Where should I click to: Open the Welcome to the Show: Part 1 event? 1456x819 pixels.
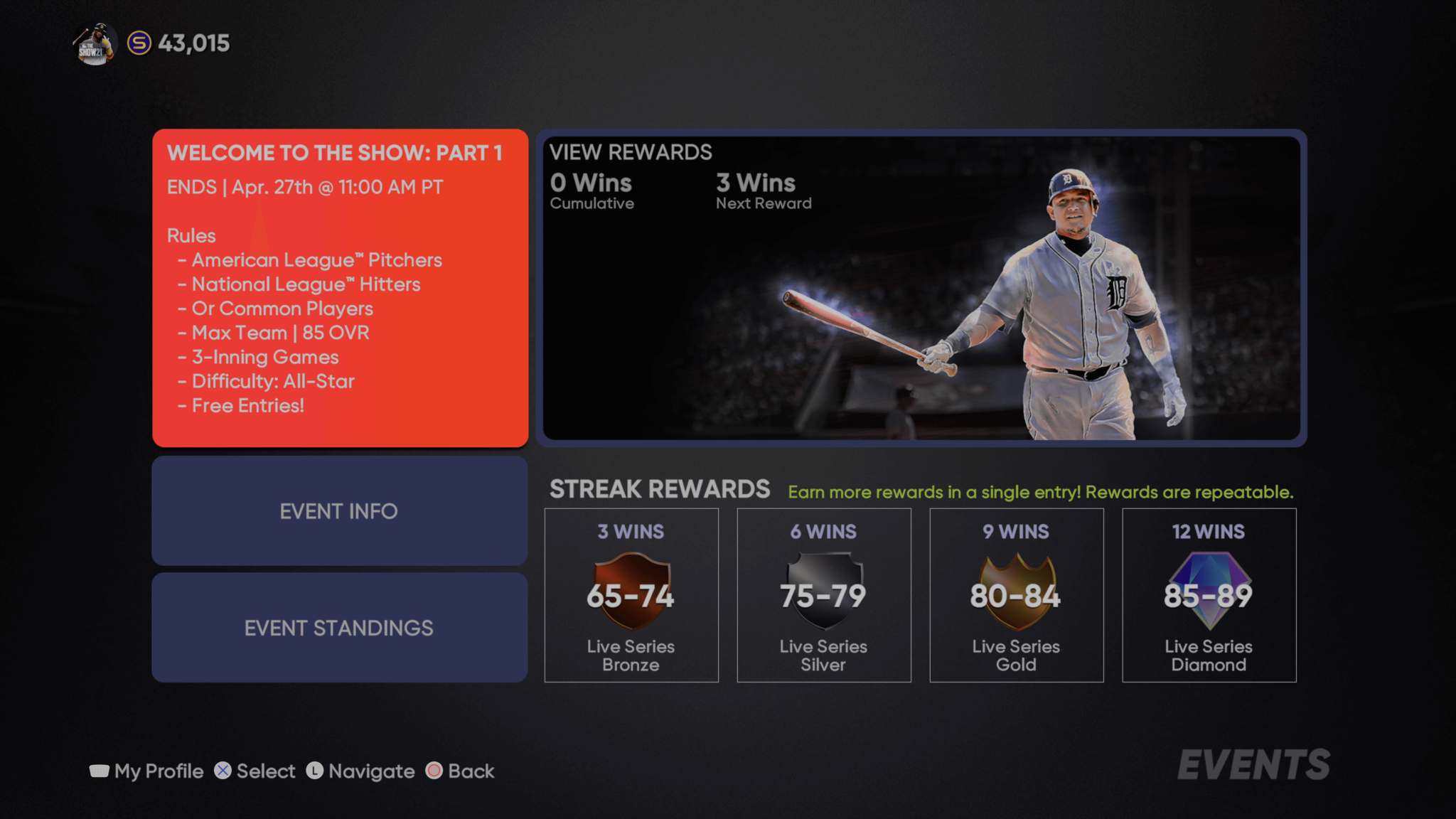[340, 288]
